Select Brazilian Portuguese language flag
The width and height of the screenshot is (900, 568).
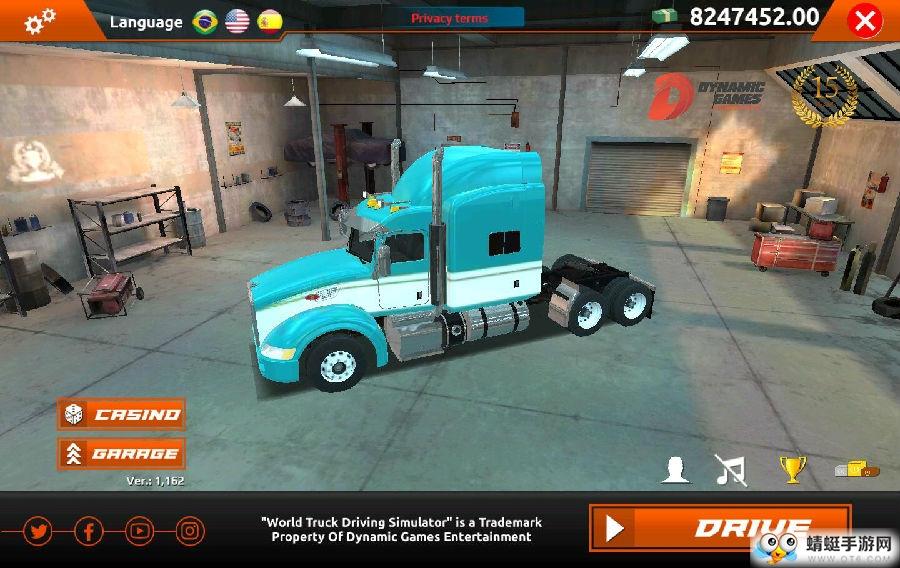[205, 21]
